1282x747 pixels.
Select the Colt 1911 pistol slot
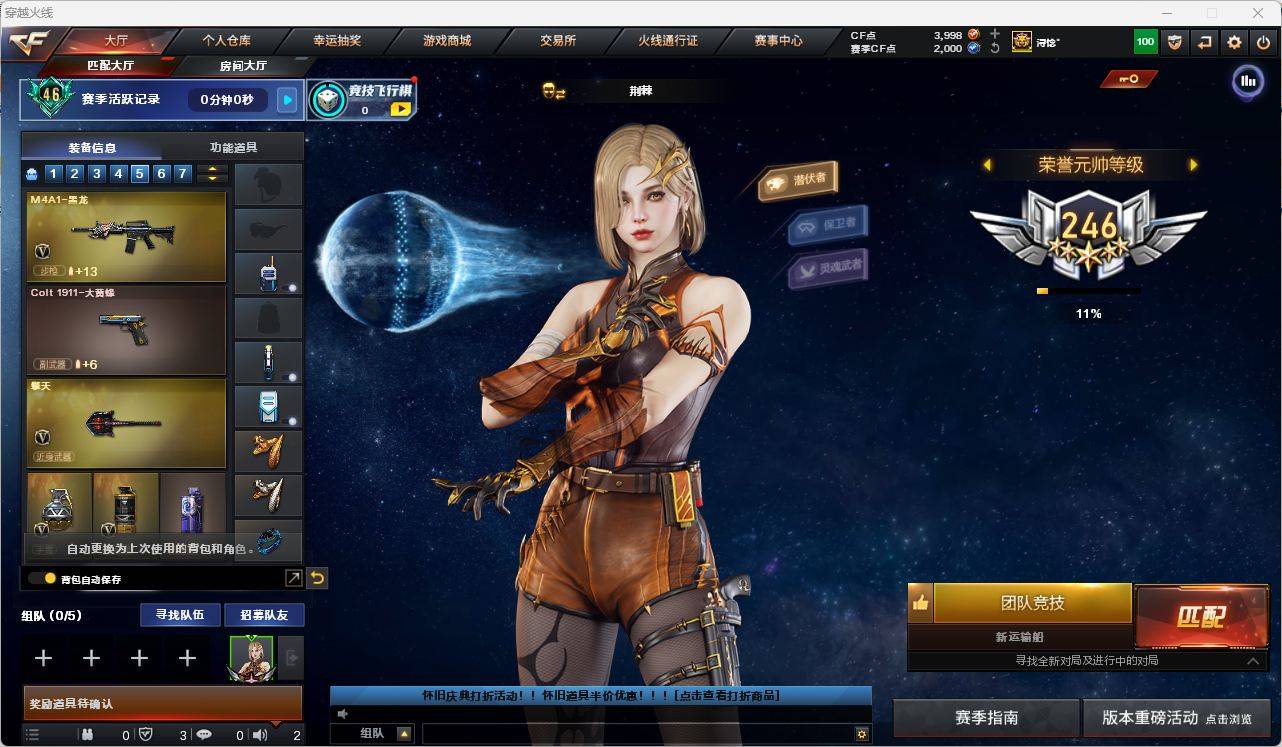click(x=126, y=330)
